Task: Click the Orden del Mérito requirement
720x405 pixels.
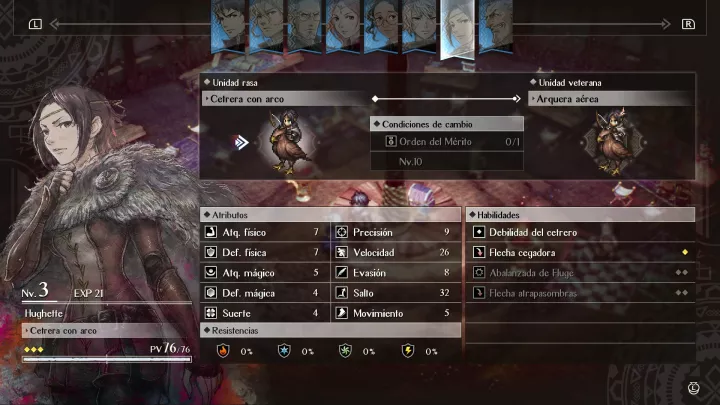Action: tap(448, 141)
